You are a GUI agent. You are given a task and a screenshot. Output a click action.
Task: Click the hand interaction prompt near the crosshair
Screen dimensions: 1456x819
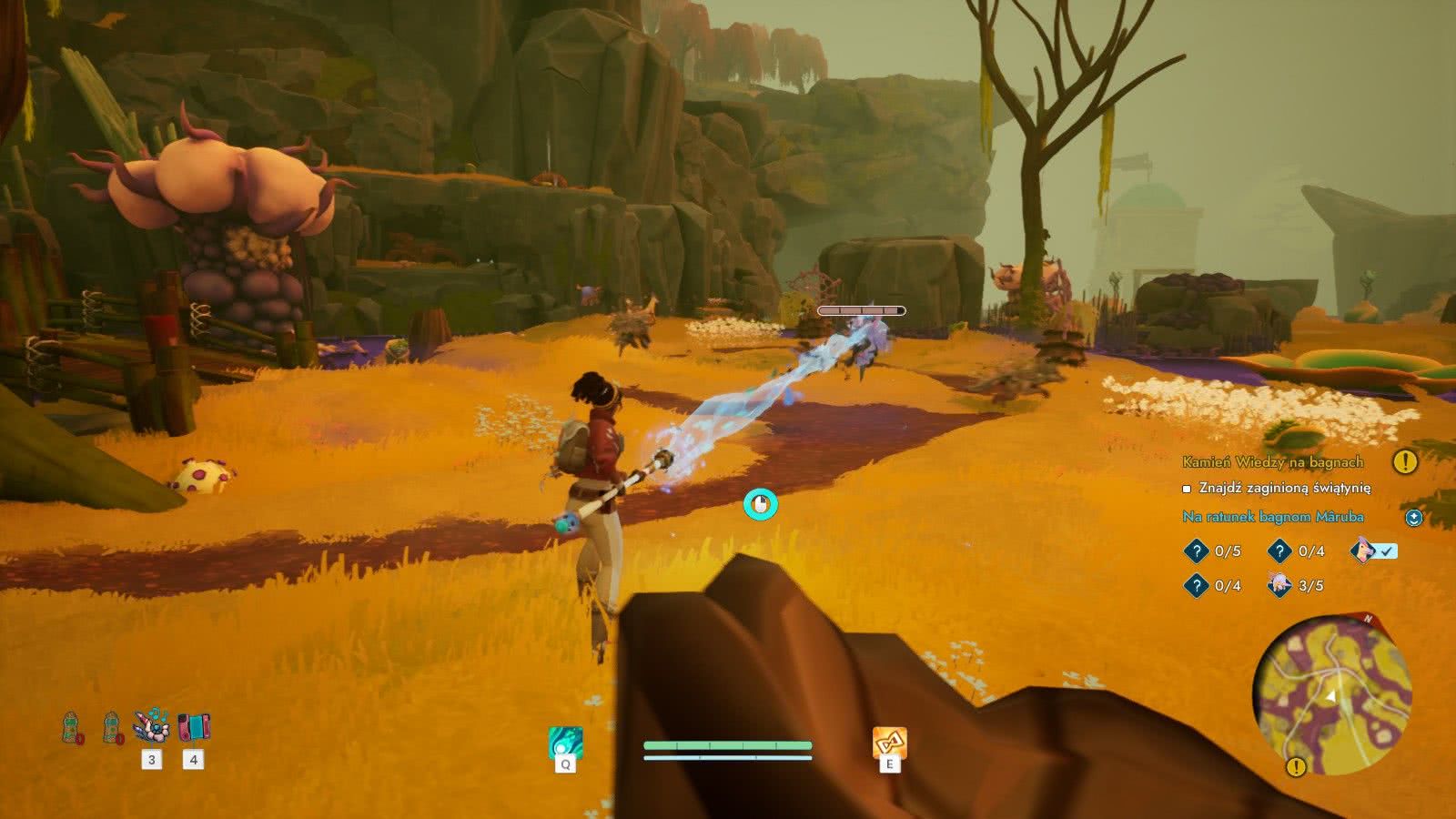pos(763,503)
